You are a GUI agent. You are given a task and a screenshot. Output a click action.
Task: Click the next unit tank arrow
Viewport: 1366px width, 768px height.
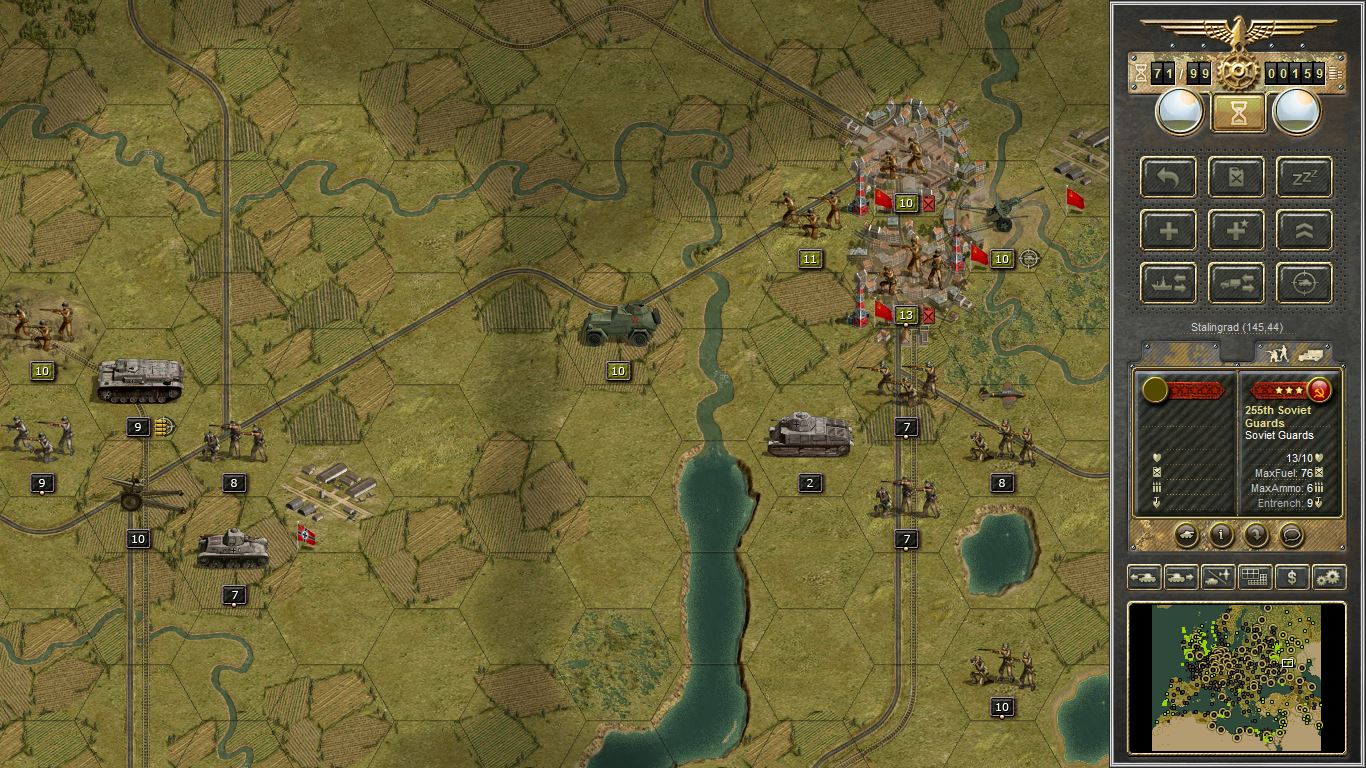point(1180,577)
